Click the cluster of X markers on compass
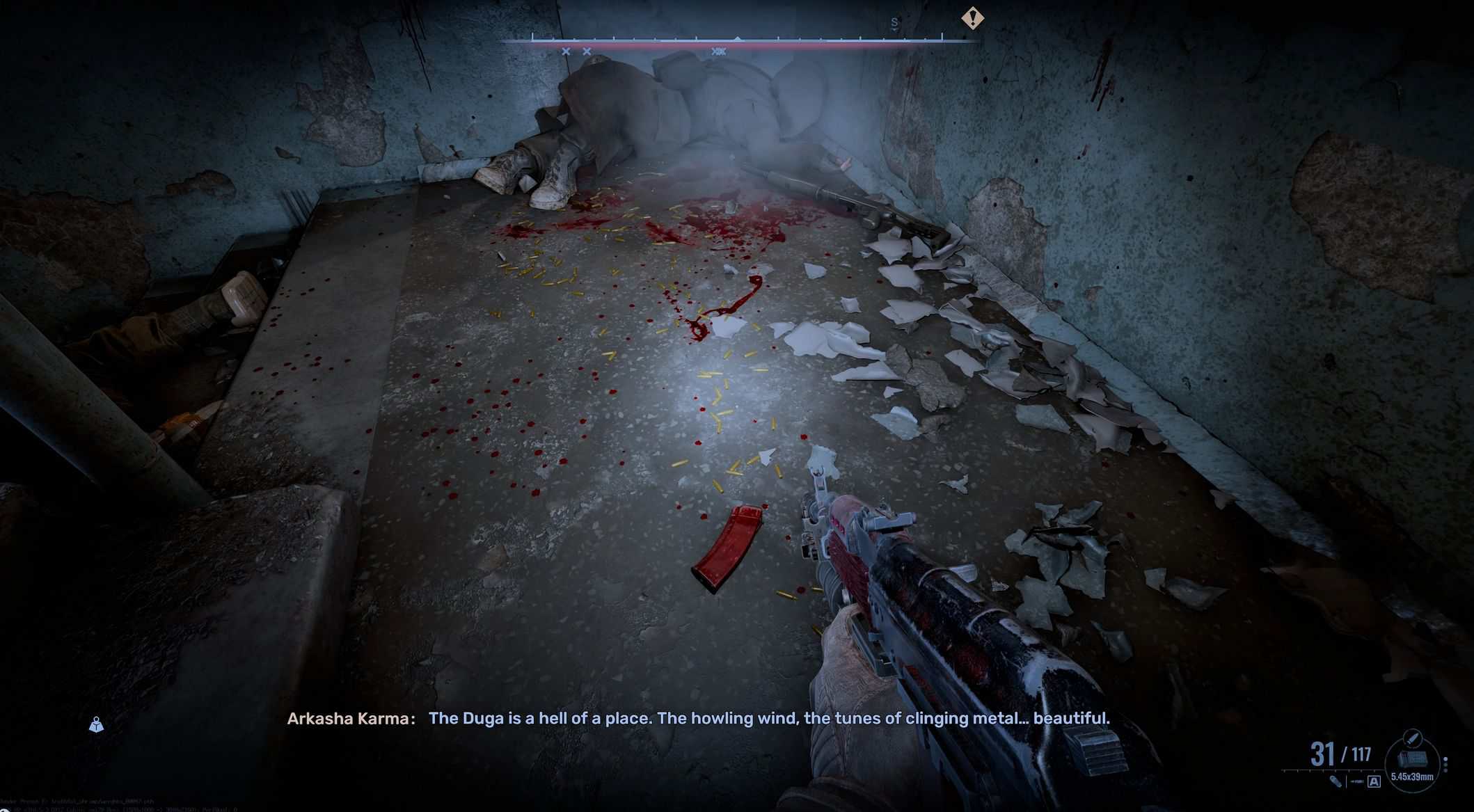Viewport: 1474px width, 812px height. point(719,51)
